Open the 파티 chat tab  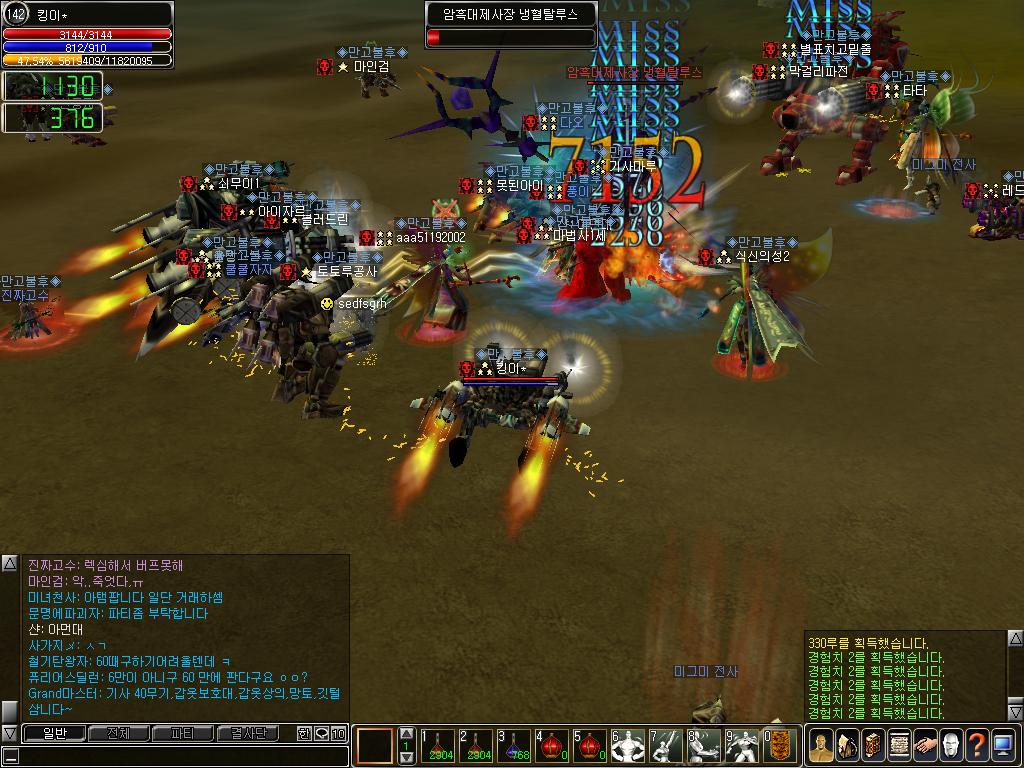click(x=183, y=733)
